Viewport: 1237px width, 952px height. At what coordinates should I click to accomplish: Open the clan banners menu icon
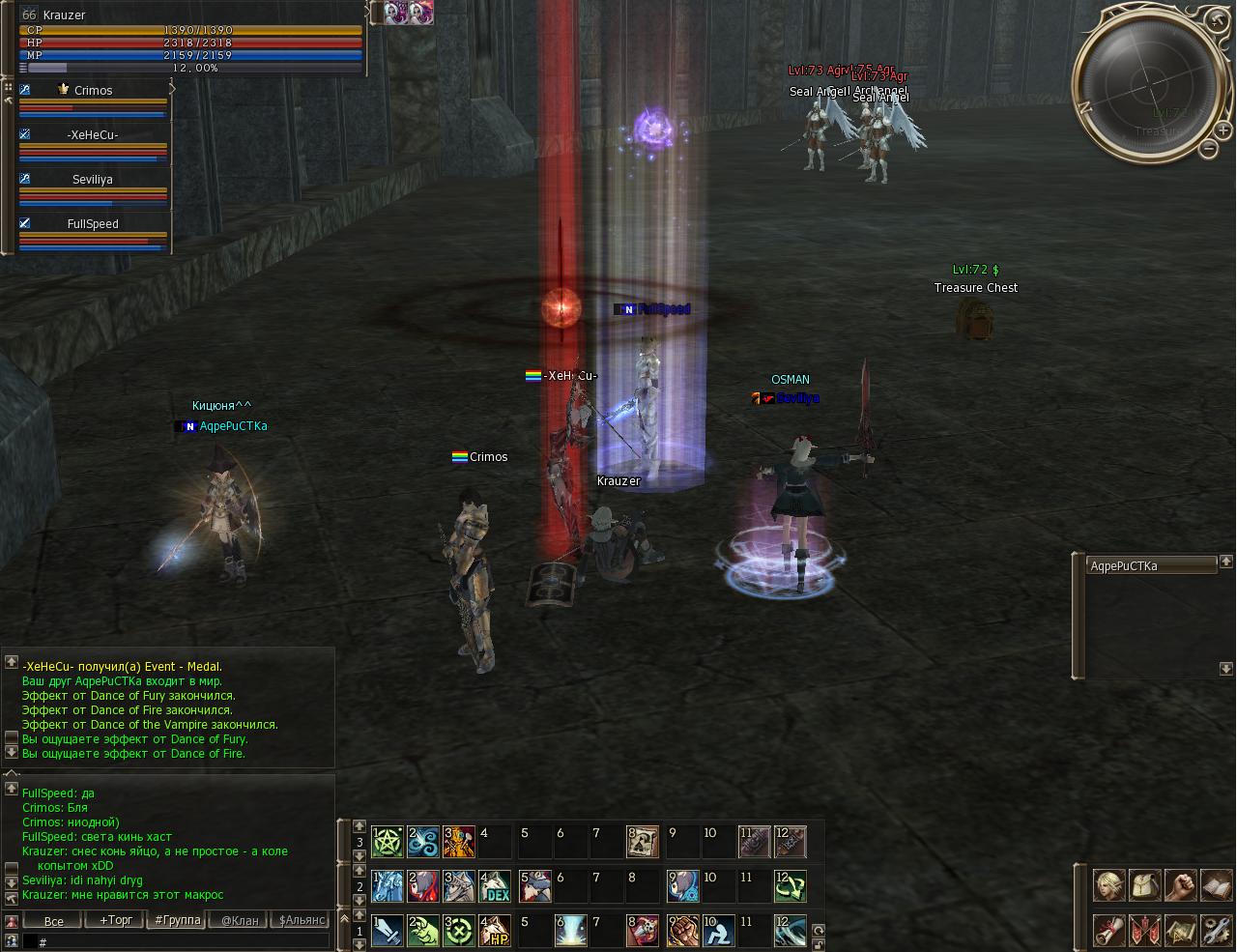1145,930
